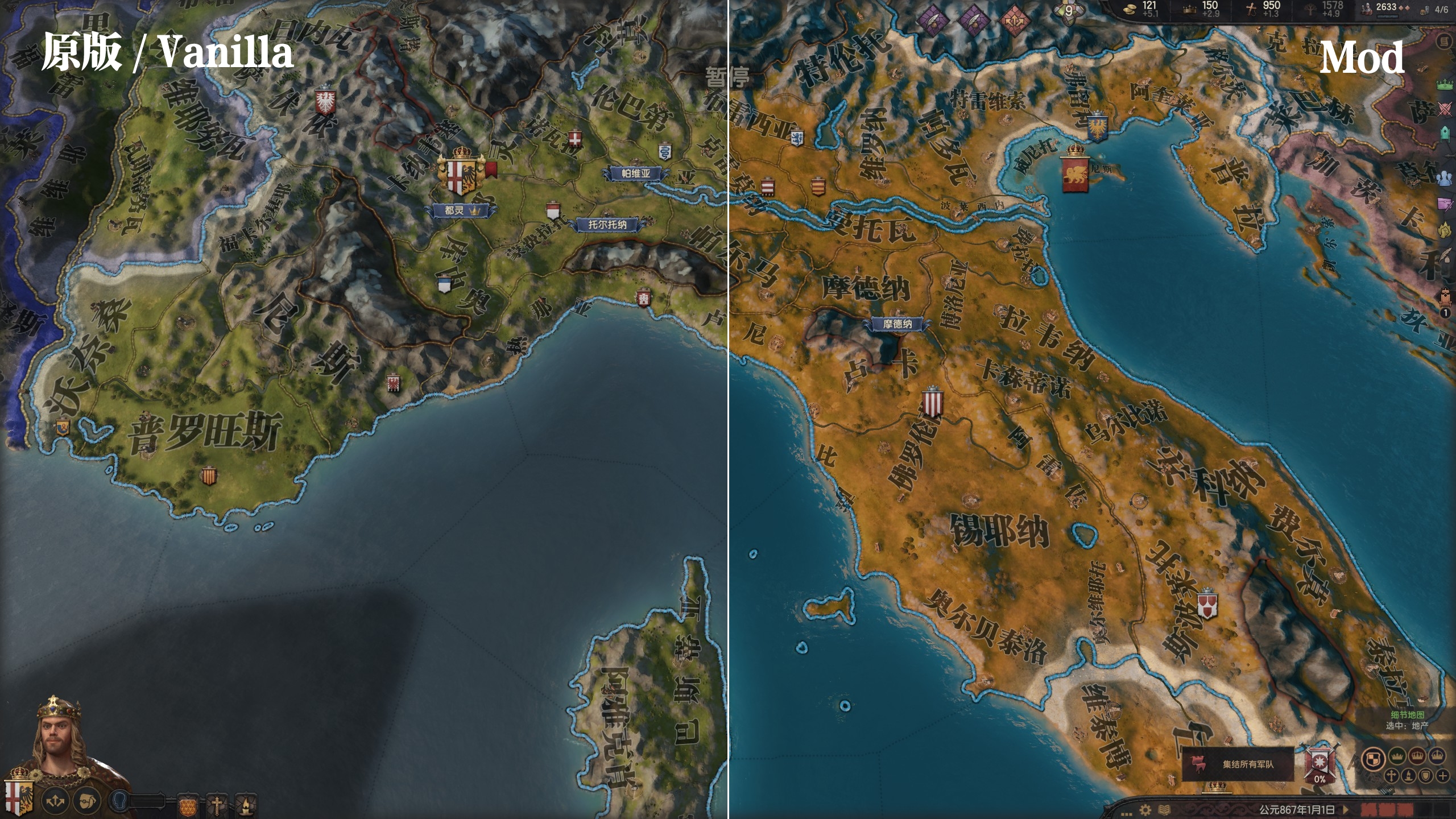
Task: Open the green crown realm tab on sidebar
Action: click(1445, 85)
